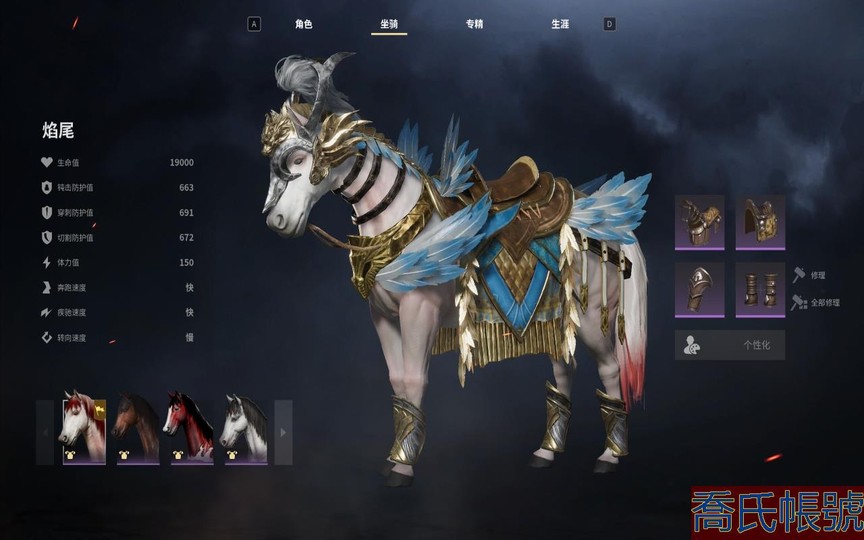Select the 坐骑 tab
The width and height of the screenshot is (864, 540).
pos(388,24)
